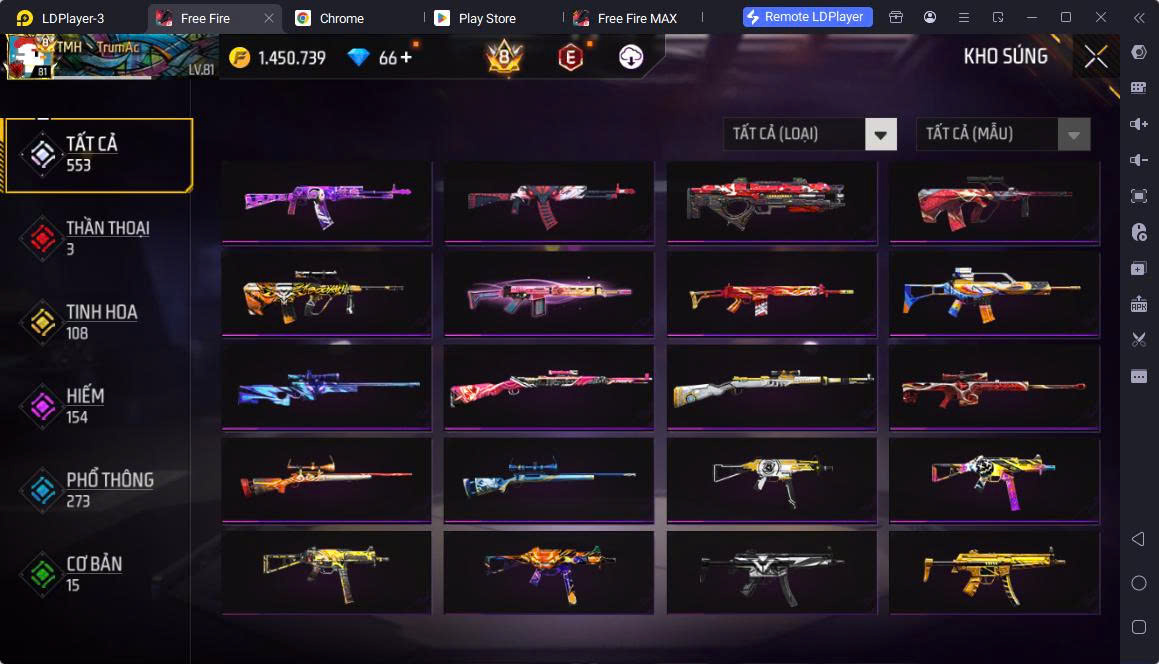Switch to the Tất Cả weapon category
Screen dimensions: 1159x664
coord(98,154)
